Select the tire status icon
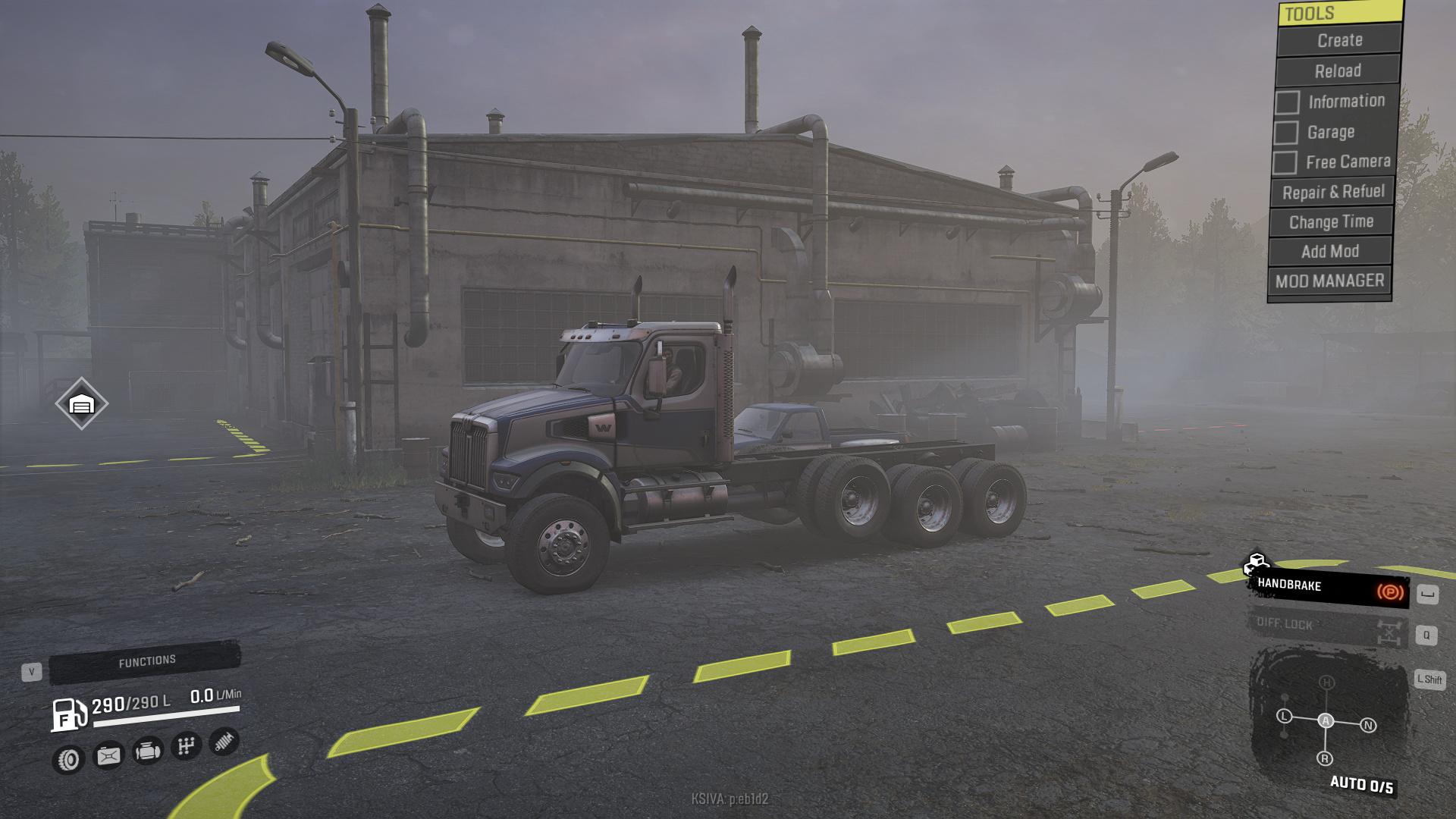The width and height of the screenshot is (1456, 819). (68, 758)
